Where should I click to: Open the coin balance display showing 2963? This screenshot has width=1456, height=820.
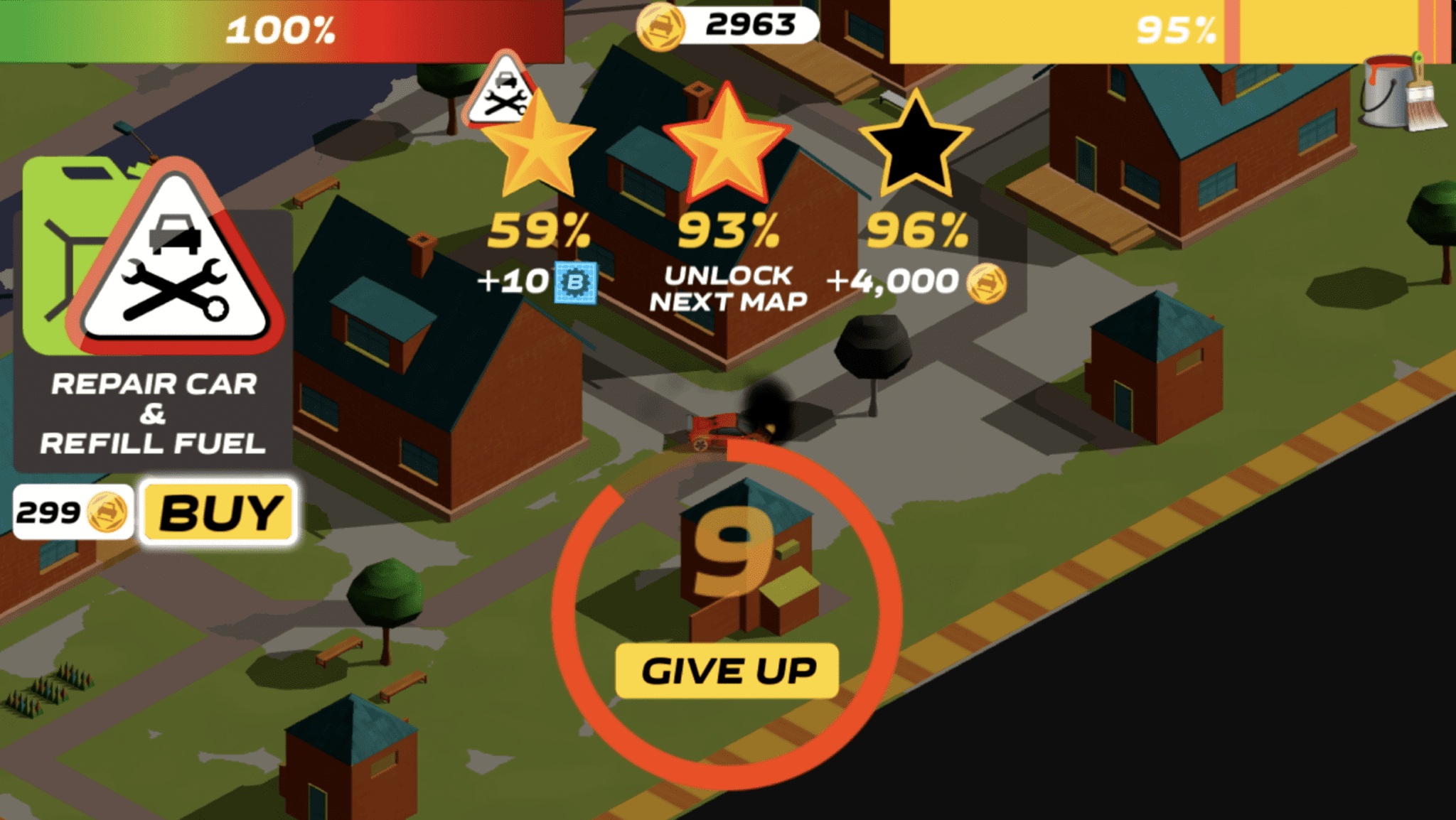739,23
